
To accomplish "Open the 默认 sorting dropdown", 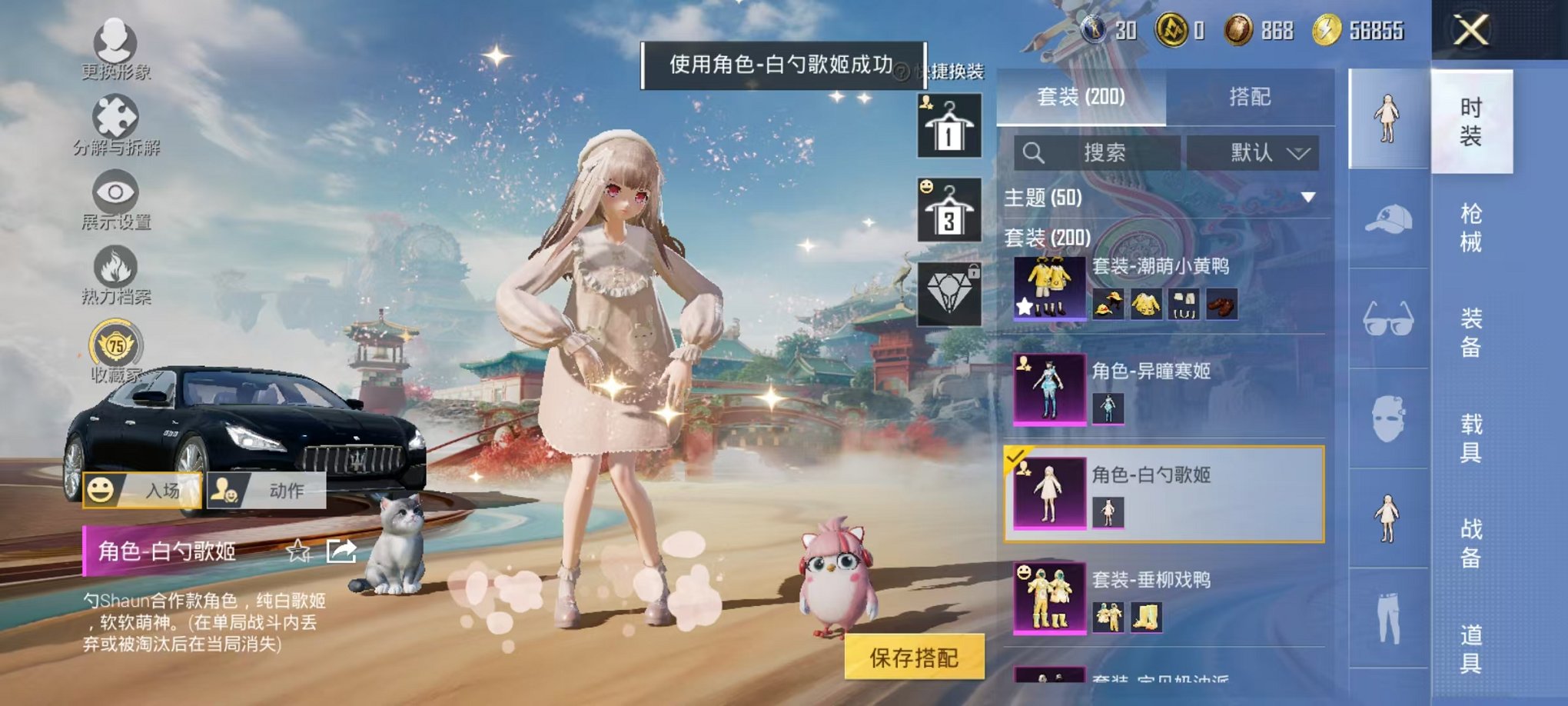I will click(x=1253, y=152).
